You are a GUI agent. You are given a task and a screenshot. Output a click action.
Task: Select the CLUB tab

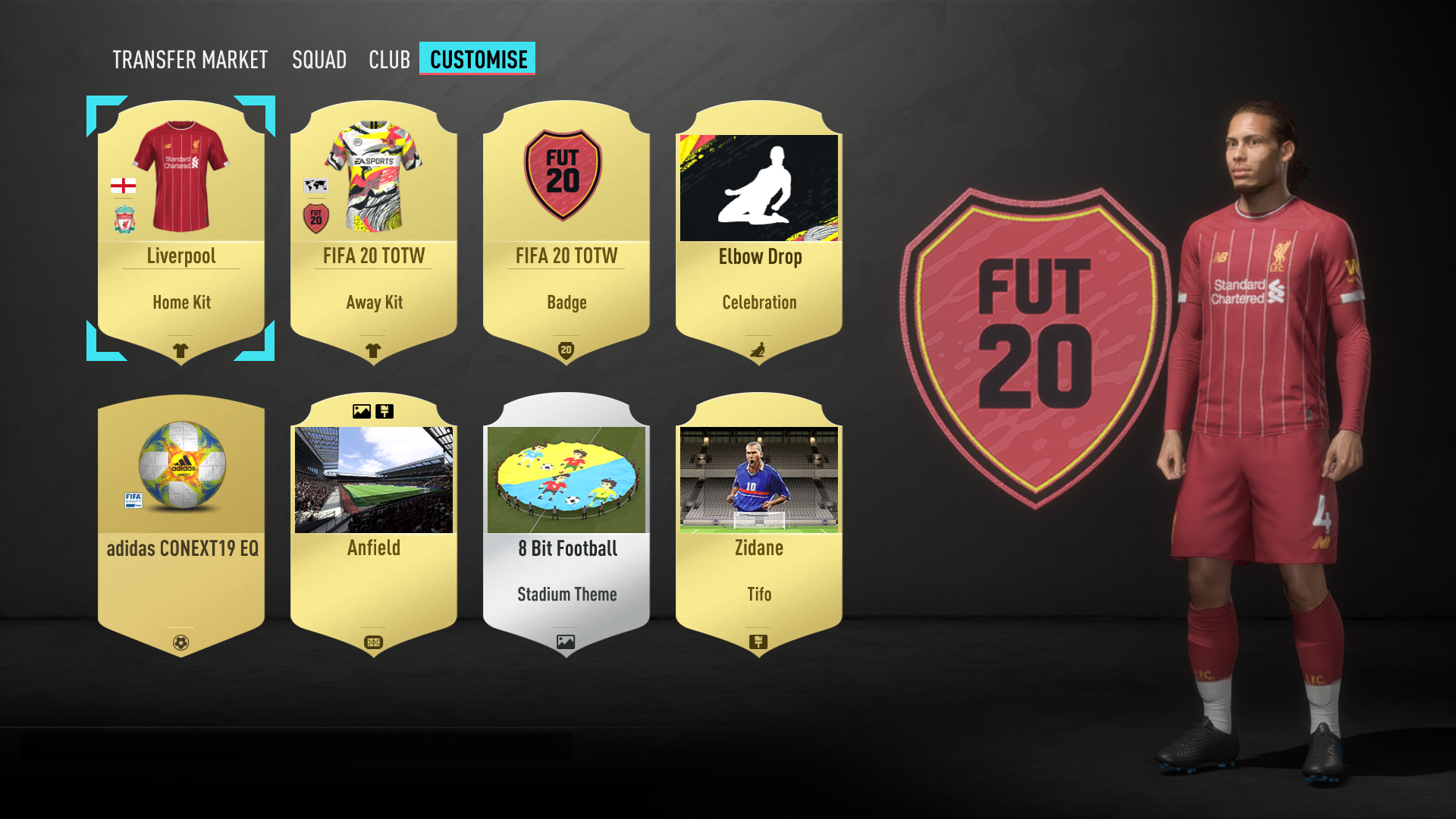pos(389,59)
